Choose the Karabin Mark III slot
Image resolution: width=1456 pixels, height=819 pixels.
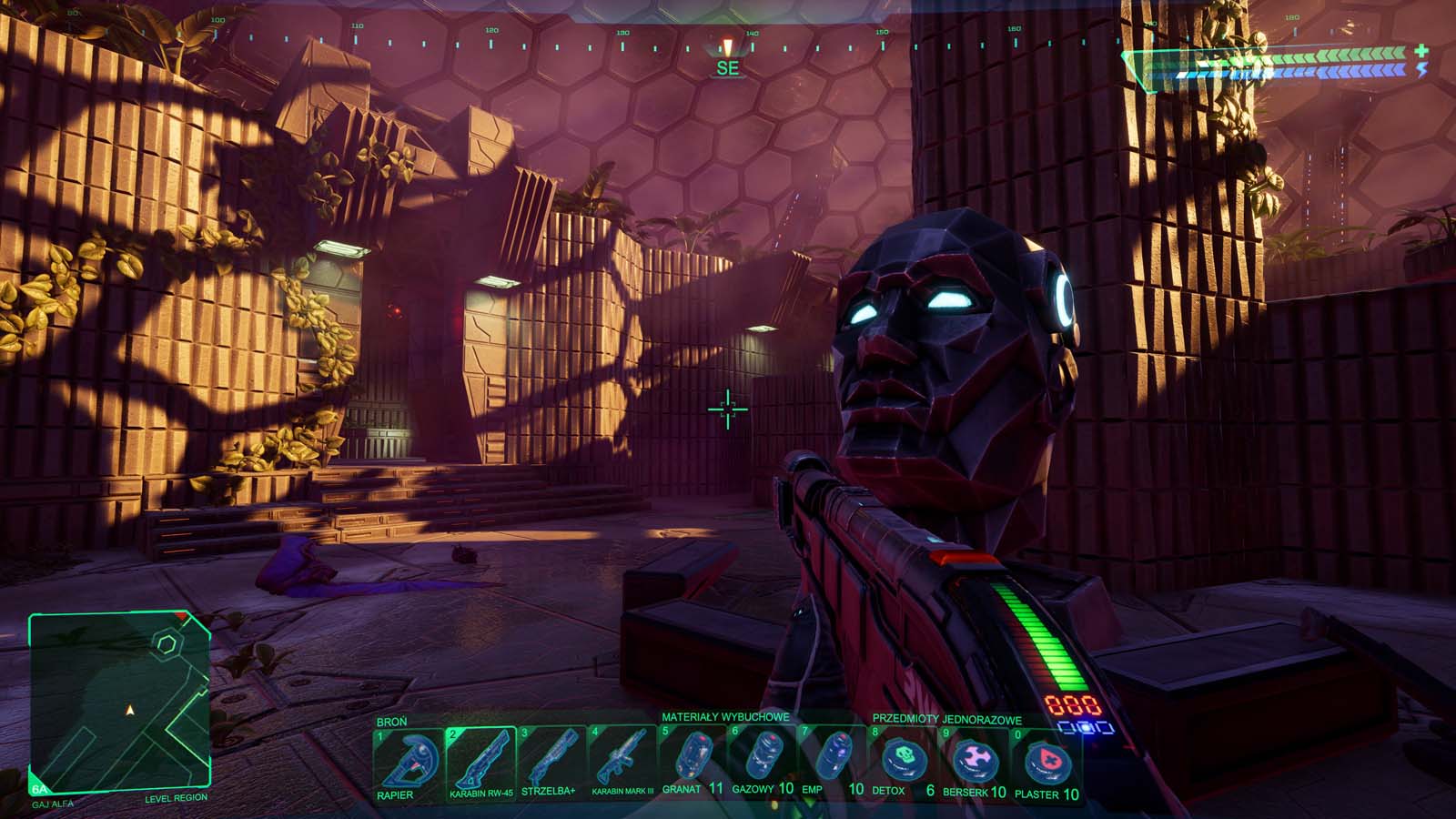coord(622,761)
